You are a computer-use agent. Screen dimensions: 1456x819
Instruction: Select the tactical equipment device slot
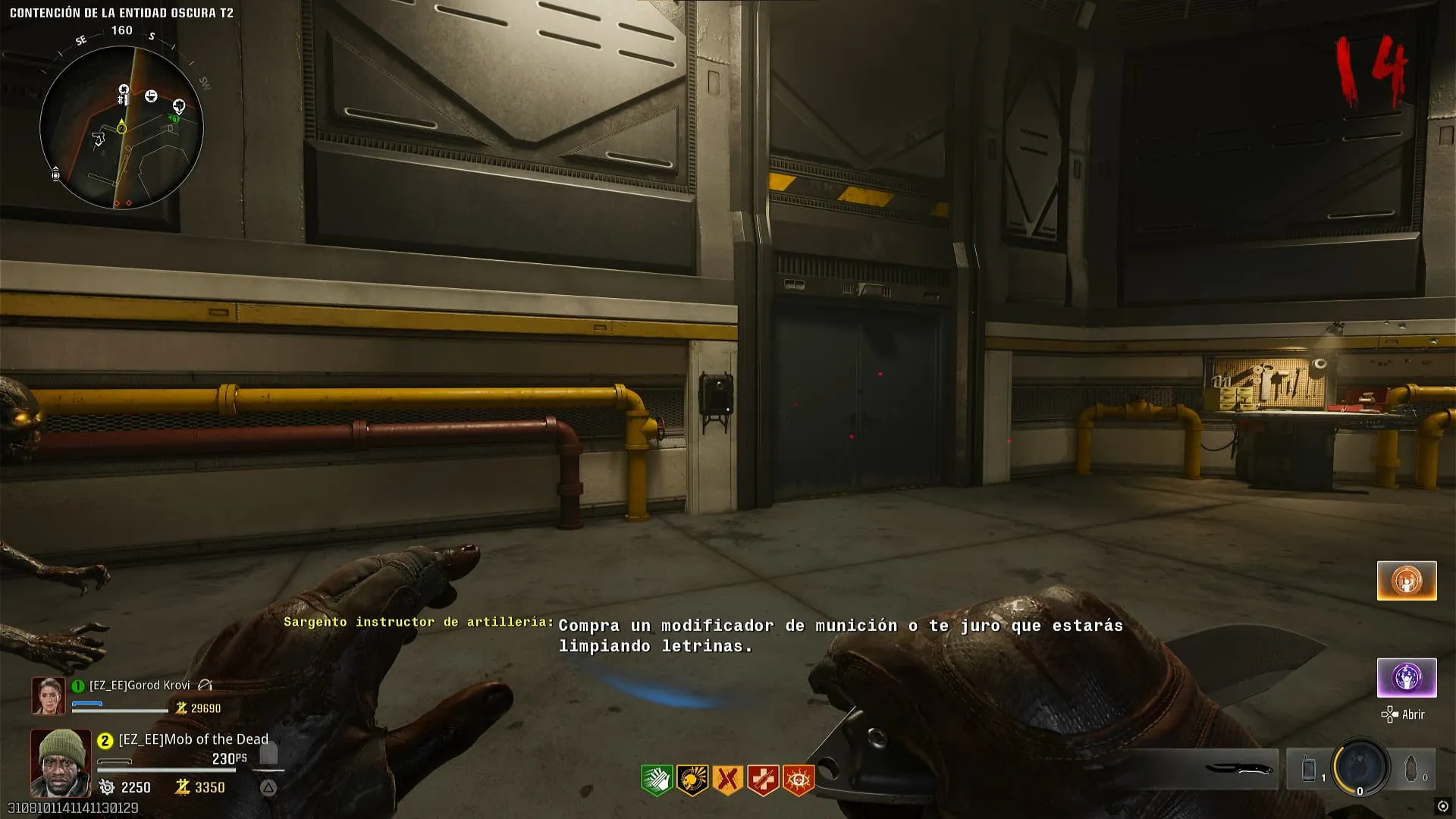[x=1309, y=769]
